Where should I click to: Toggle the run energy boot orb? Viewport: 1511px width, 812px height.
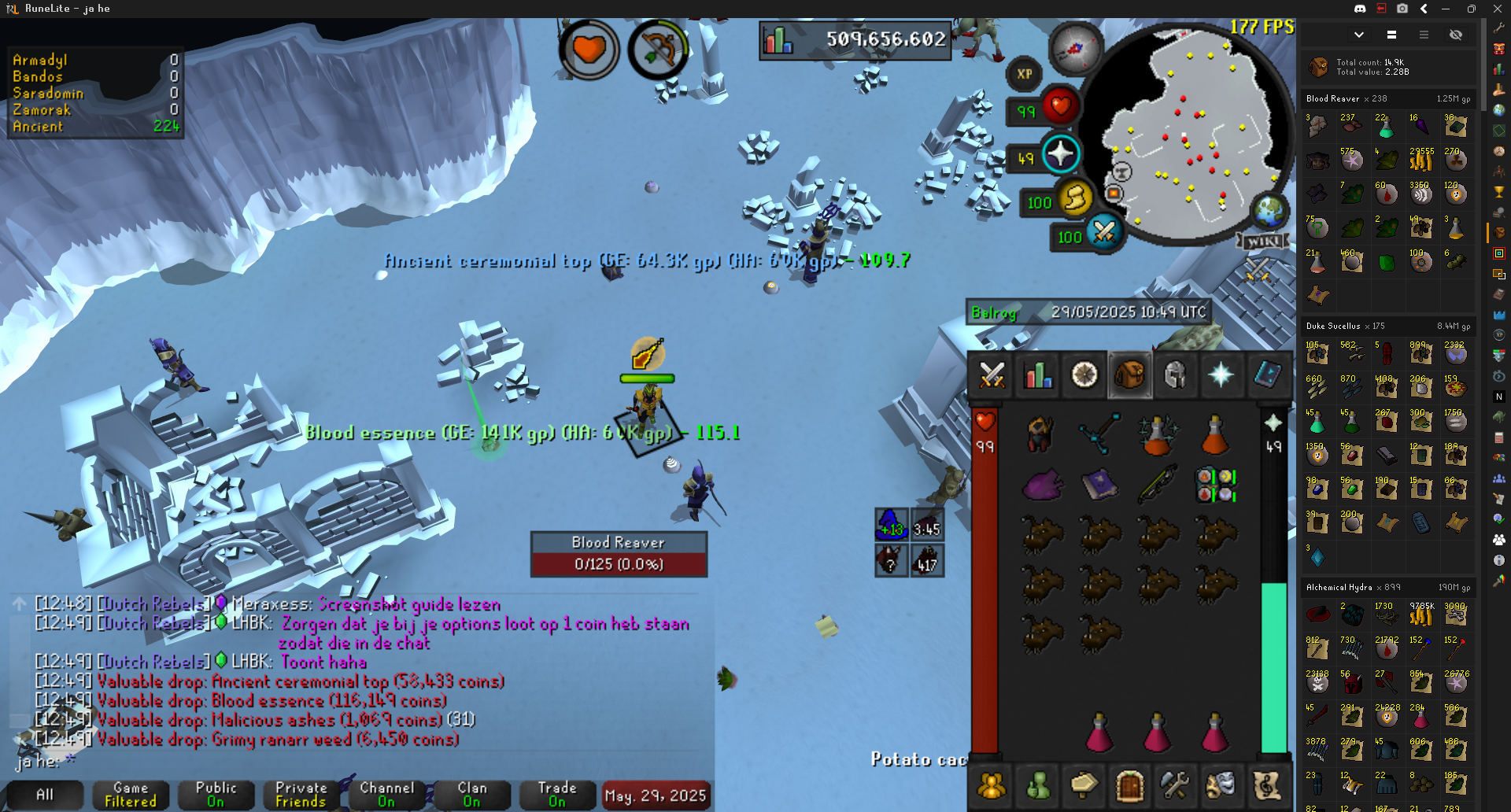pos(1075,198)
